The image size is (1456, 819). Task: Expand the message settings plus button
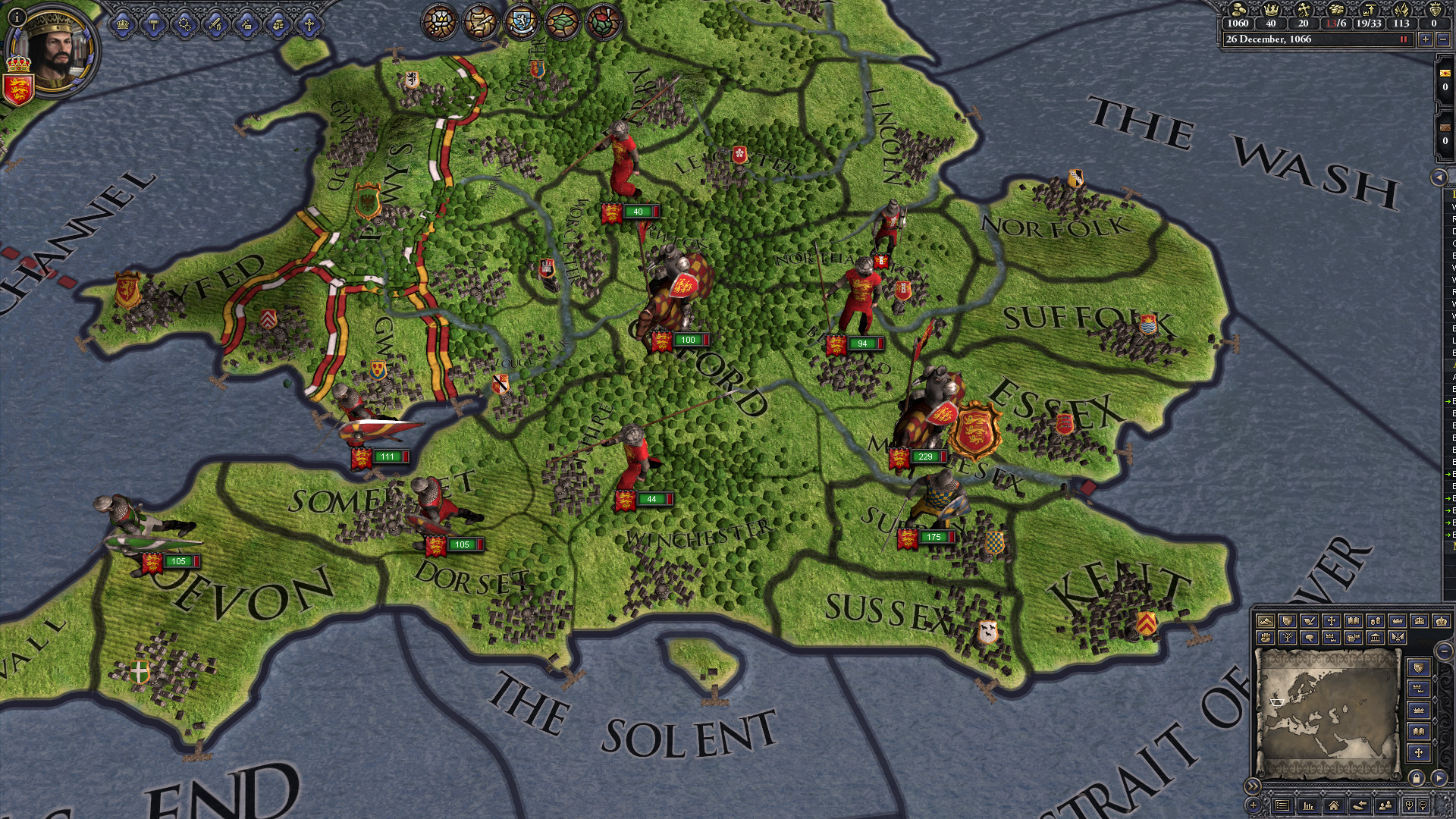coord(1252,805)
